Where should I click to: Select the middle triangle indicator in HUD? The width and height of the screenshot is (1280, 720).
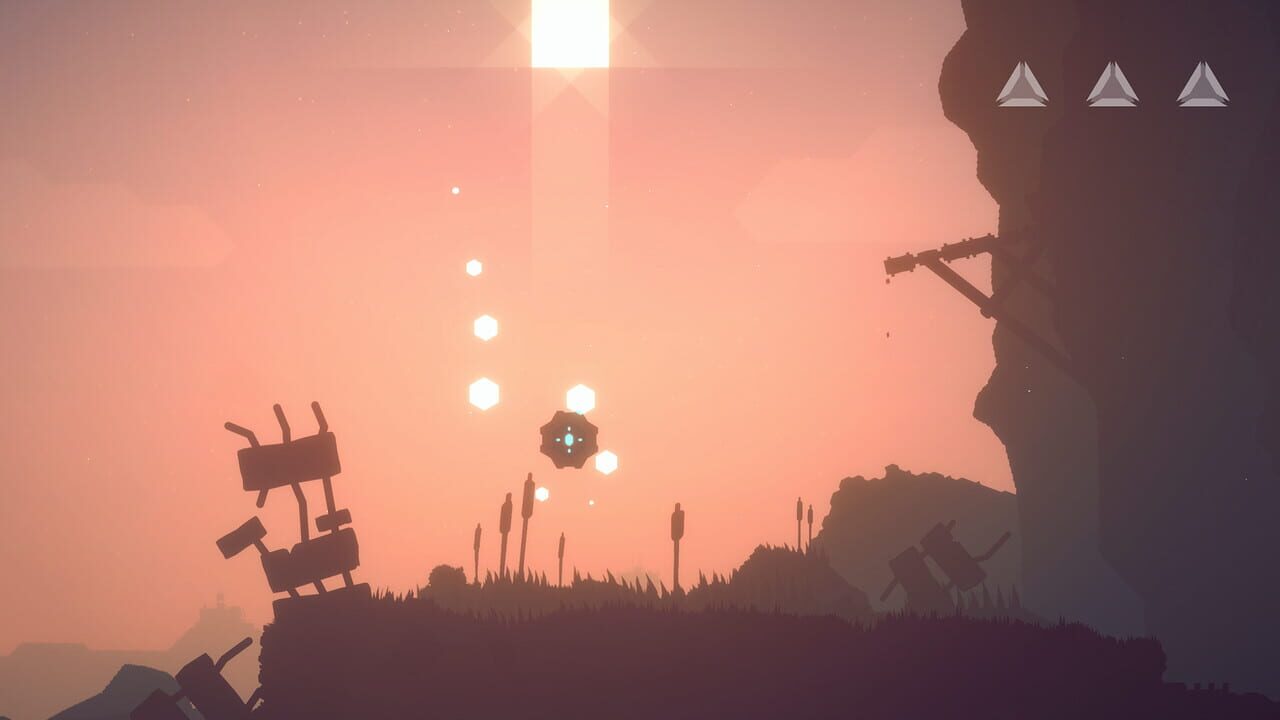(1114, 86)
